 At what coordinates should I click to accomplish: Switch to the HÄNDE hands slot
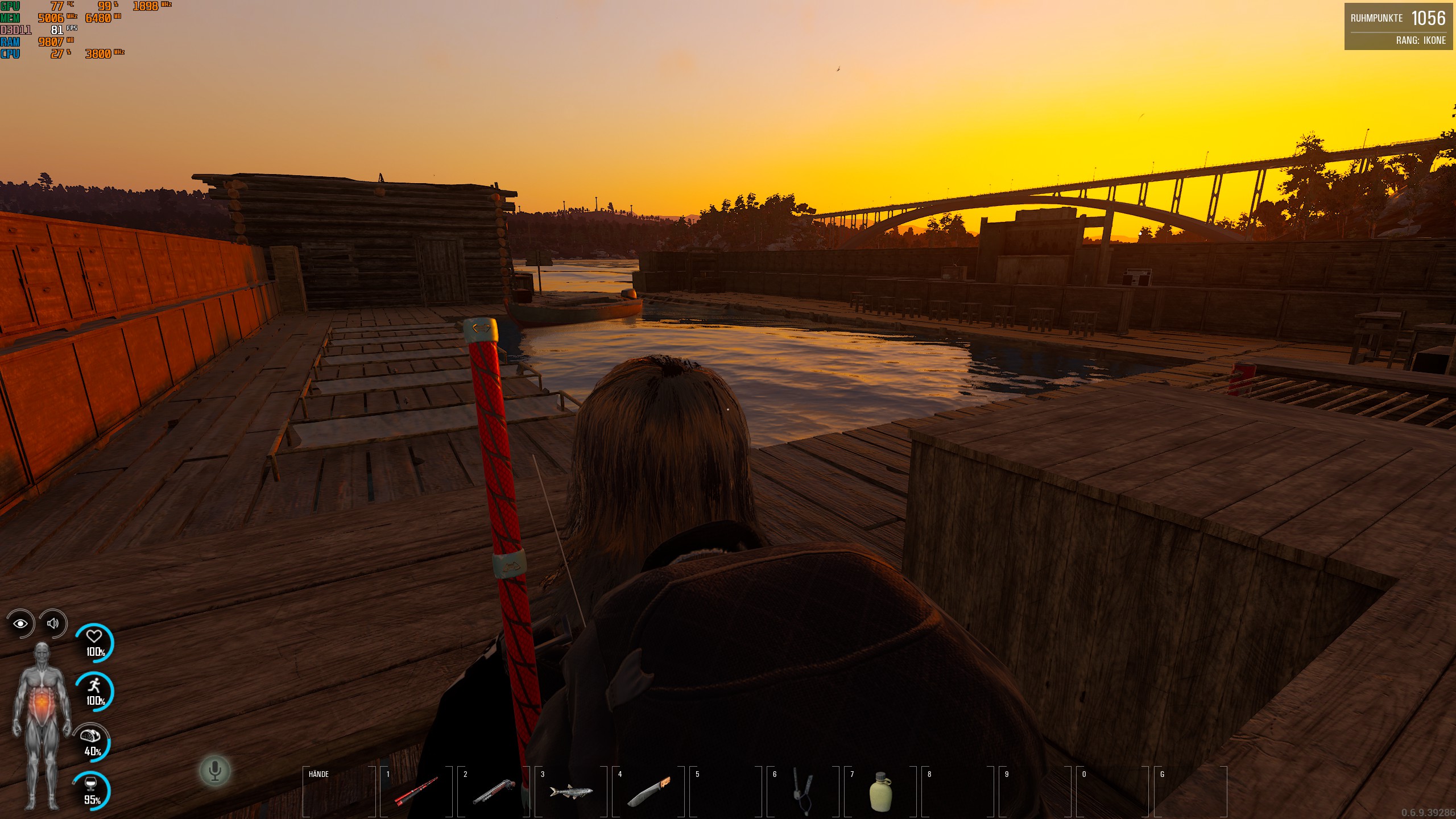point(339,791)
